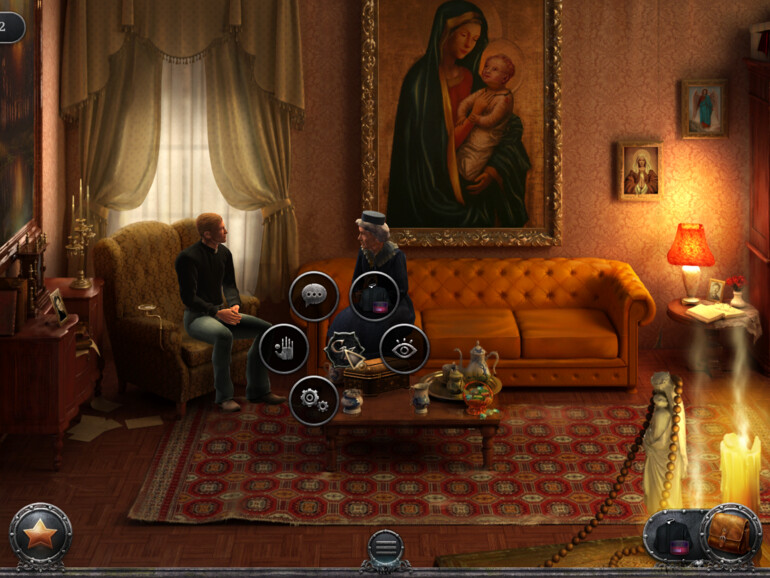770x578 pixels.
Task: Open the leather satchel inventory
Action: point(731,535)
